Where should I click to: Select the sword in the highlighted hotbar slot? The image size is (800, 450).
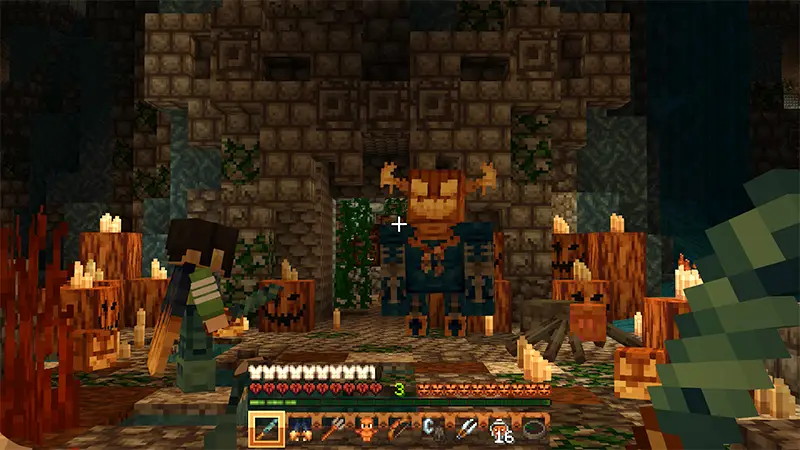tap(266, 429)
